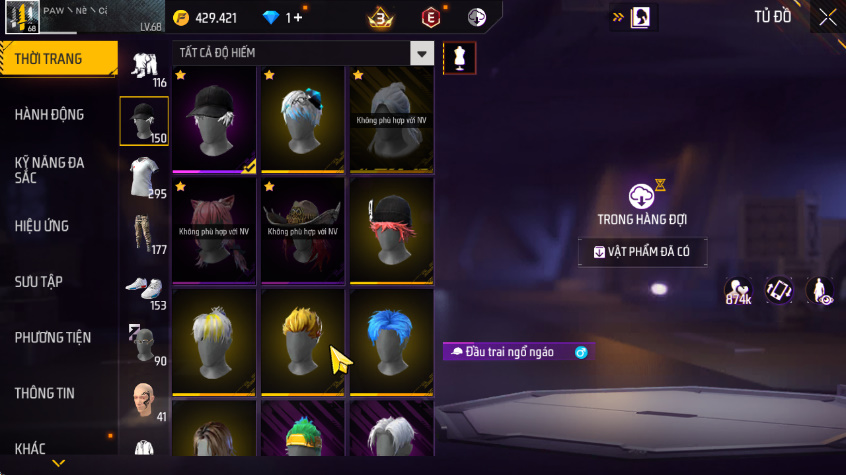This screenshot has height=475, width=846.
Task: Click the Vật Phẩm Đã Có button
Action: click(642, 251)
